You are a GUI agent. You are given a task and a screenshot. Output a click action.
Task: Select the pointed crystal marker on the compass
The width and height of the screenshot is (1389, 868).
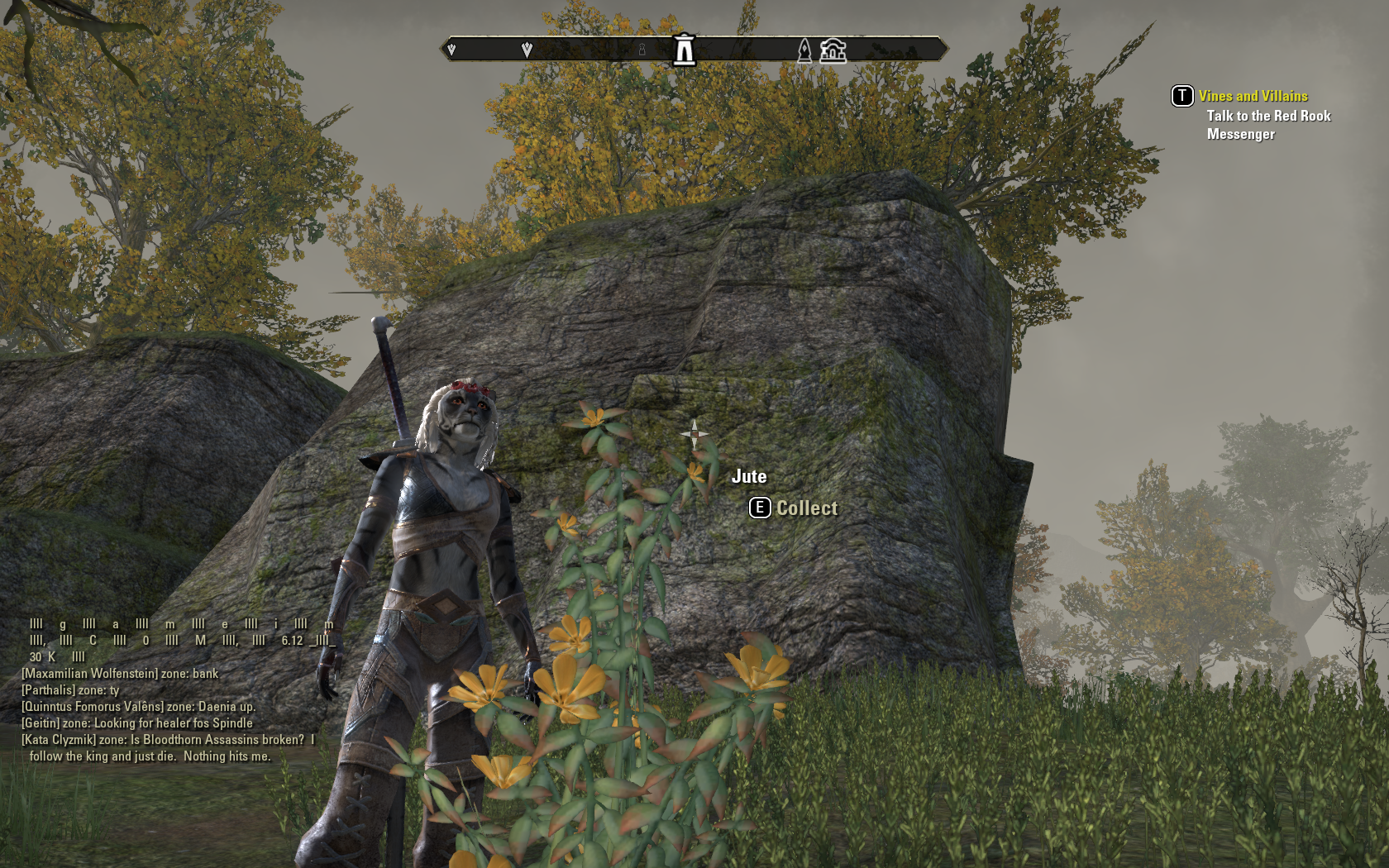tap(804, 51)
